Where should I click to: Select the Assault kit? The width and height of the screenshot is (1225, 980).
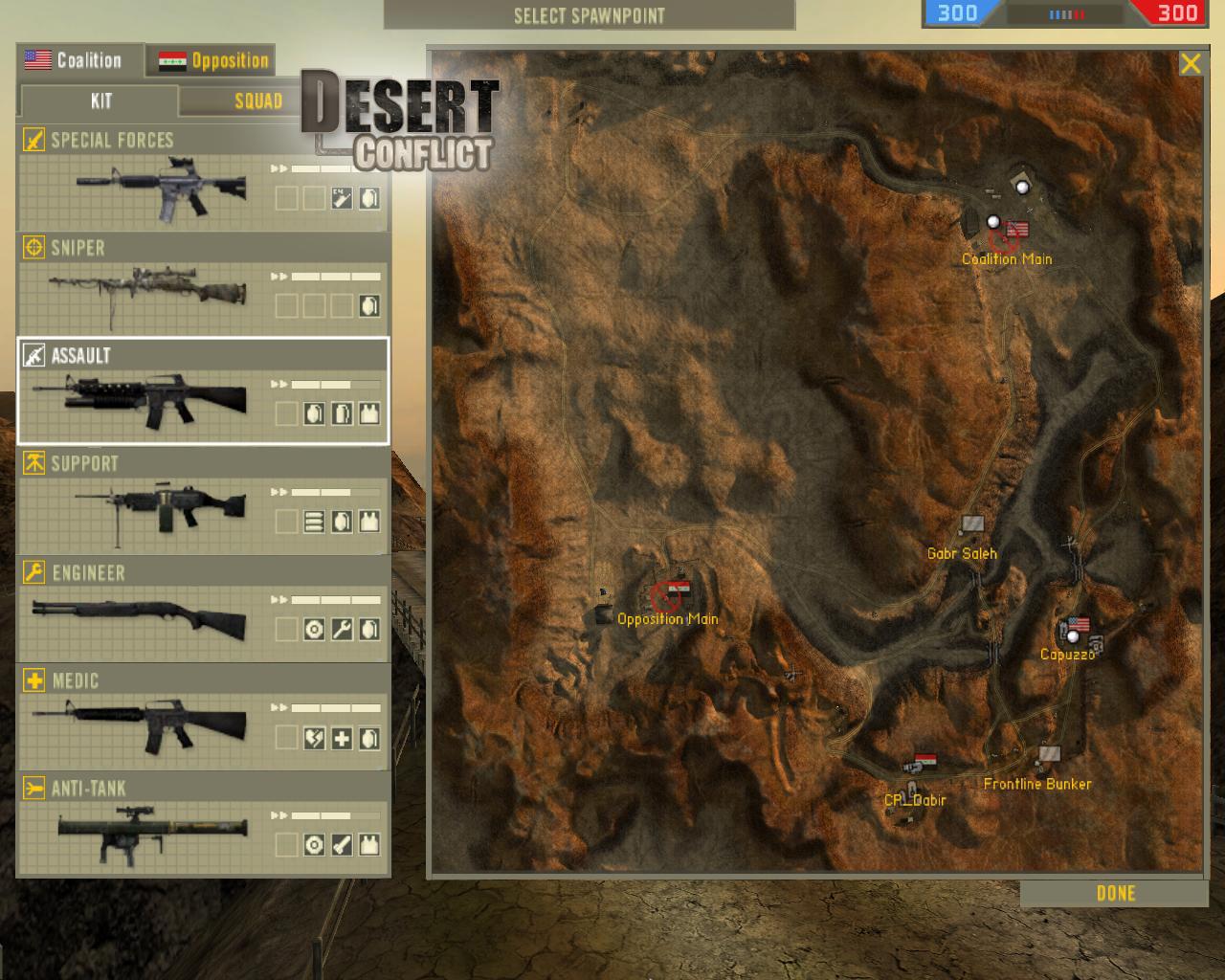click(x=203, y=391)
